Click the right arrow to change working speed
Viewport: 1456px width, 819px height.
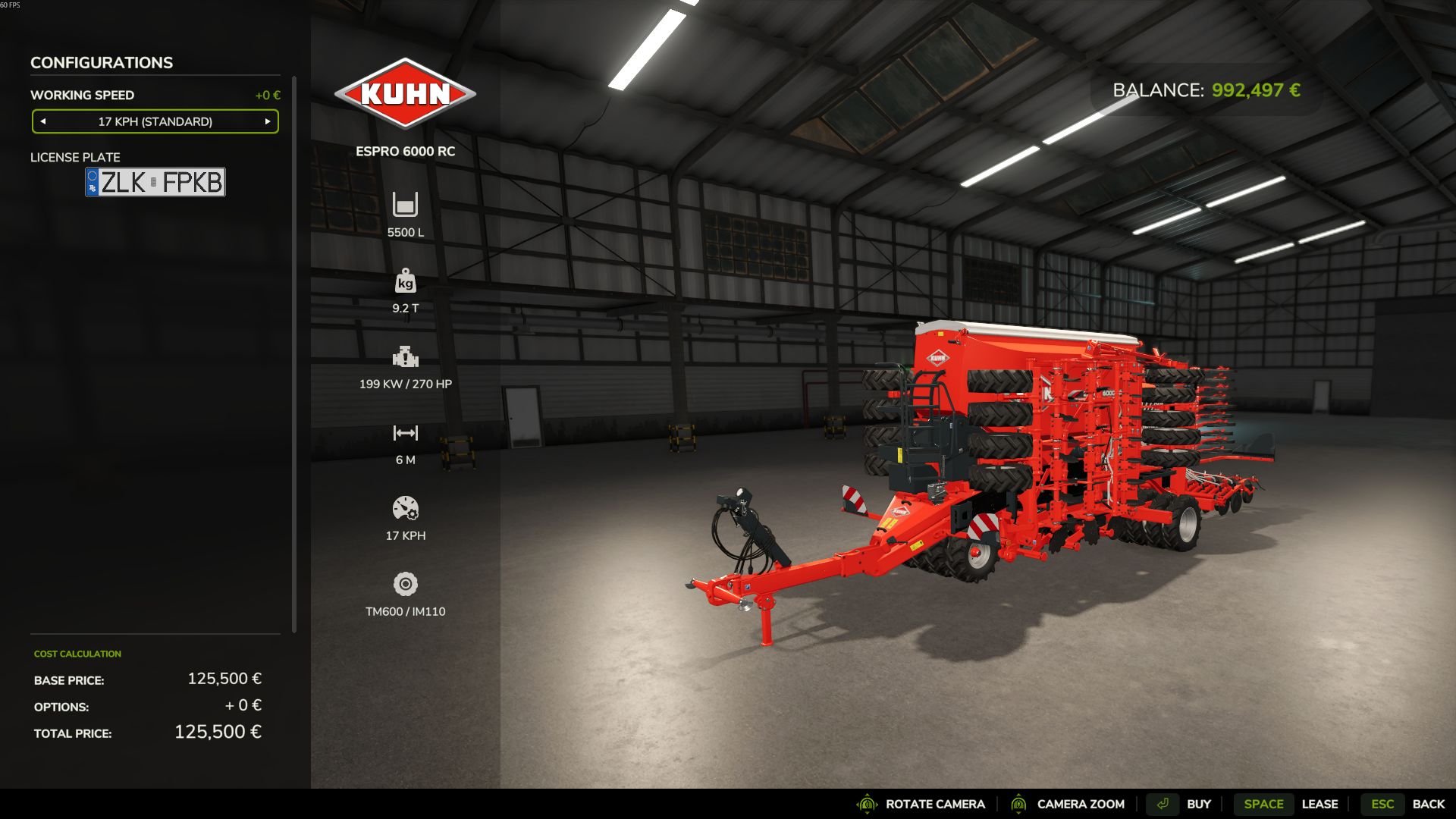(267, 121)
